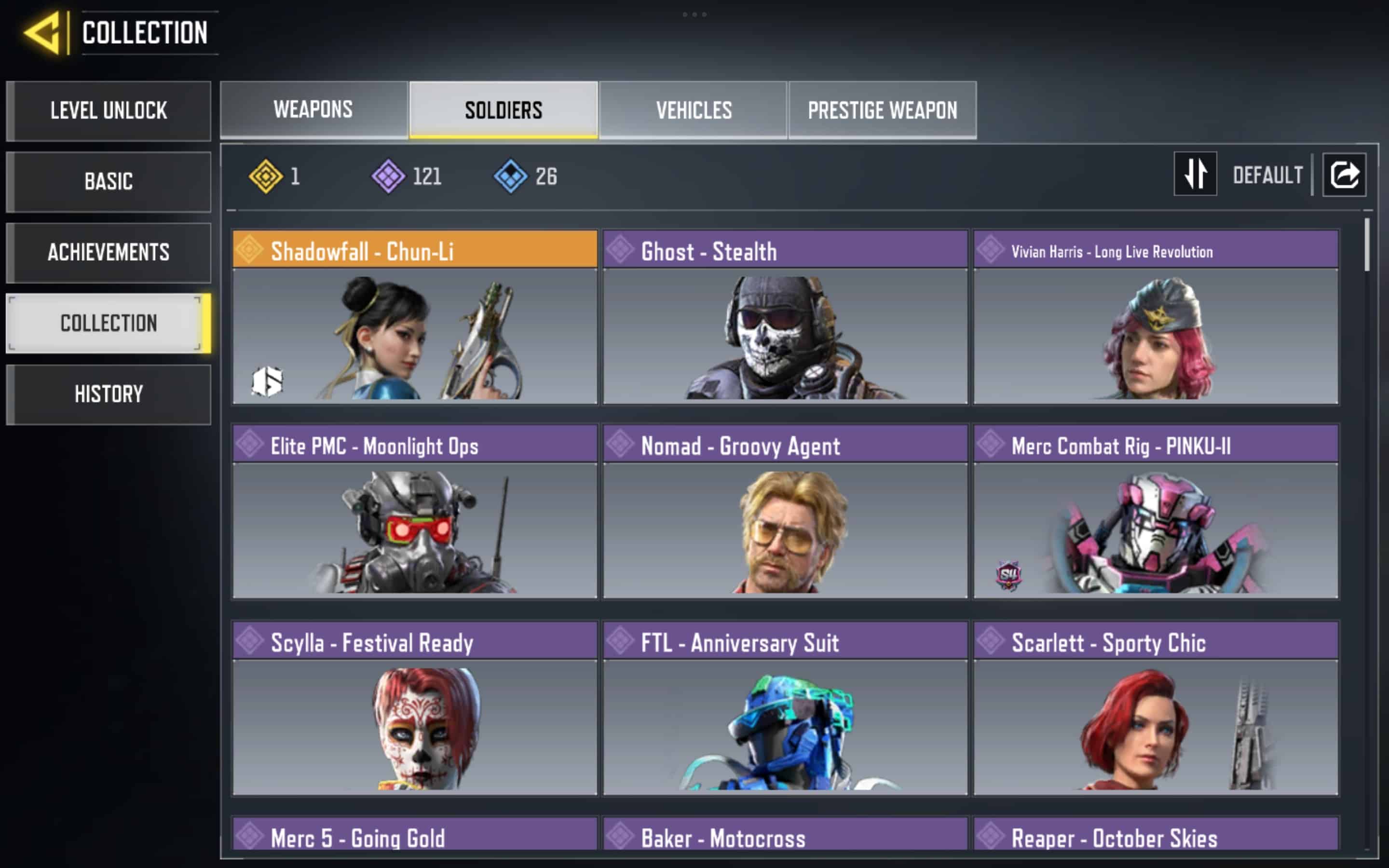Open the Achievements section
Viewport: 1389px width, 868px height.
109,253
